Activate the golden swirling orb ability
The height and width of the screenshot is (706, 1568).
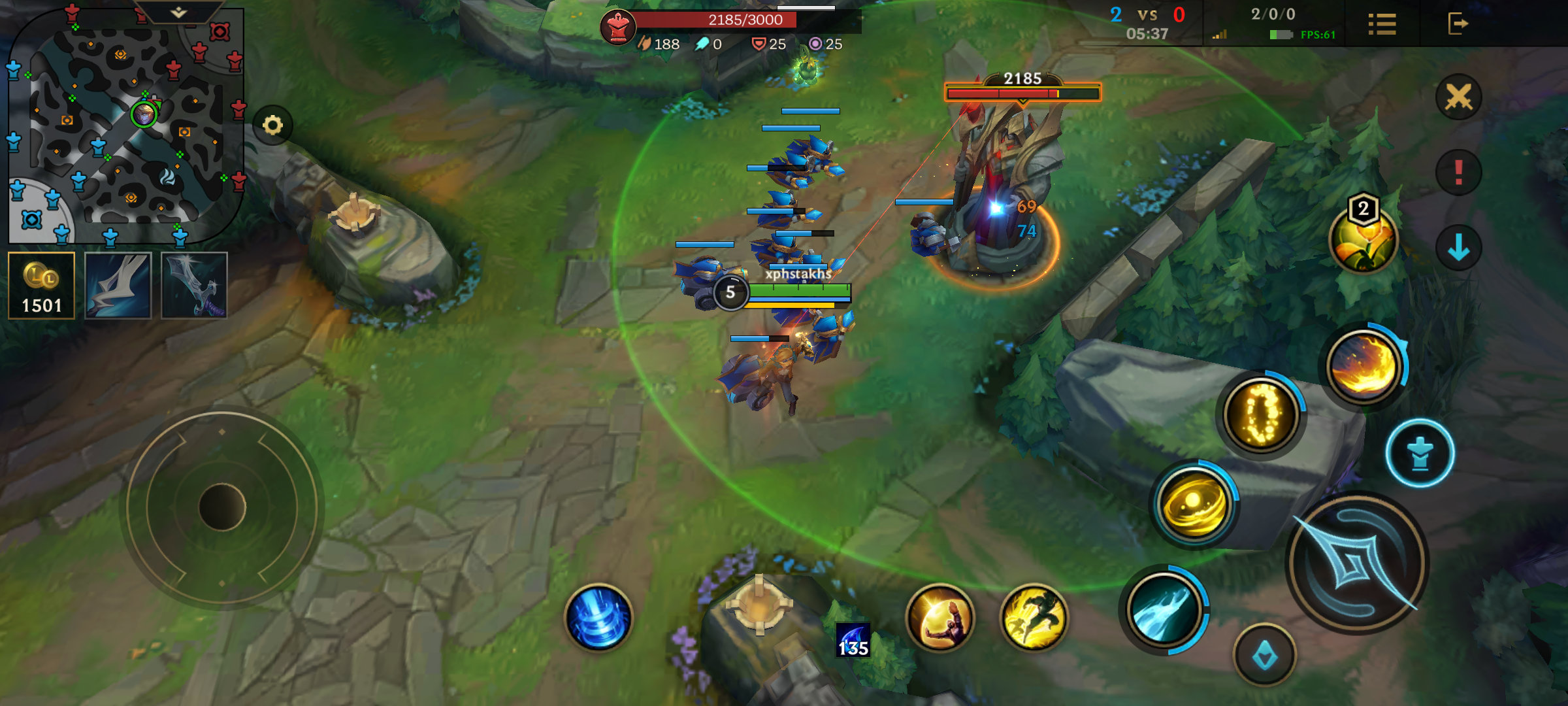coord(1194,505)
